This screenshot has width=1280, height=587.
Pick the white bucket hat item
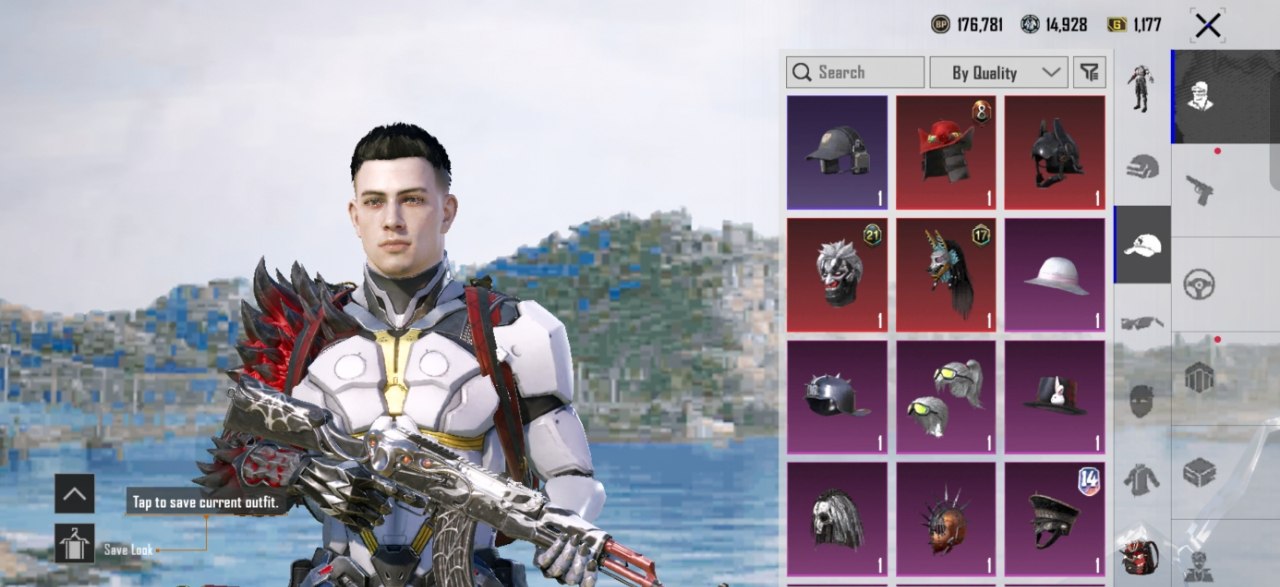click(x=1055, y=274)
